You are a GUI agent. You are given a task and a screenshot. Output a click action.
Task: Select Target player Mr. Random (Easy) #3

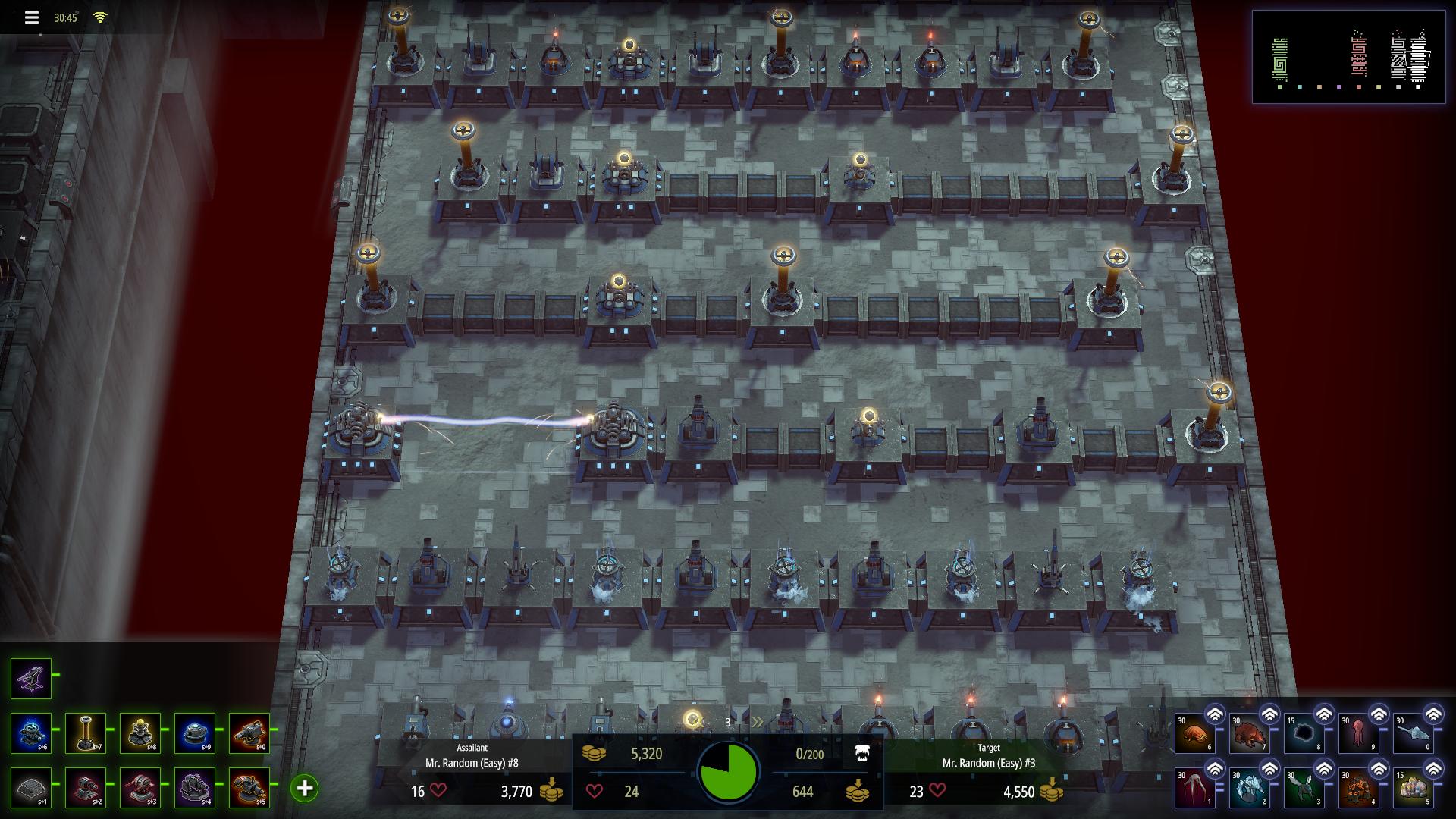(x=988, y=763)
